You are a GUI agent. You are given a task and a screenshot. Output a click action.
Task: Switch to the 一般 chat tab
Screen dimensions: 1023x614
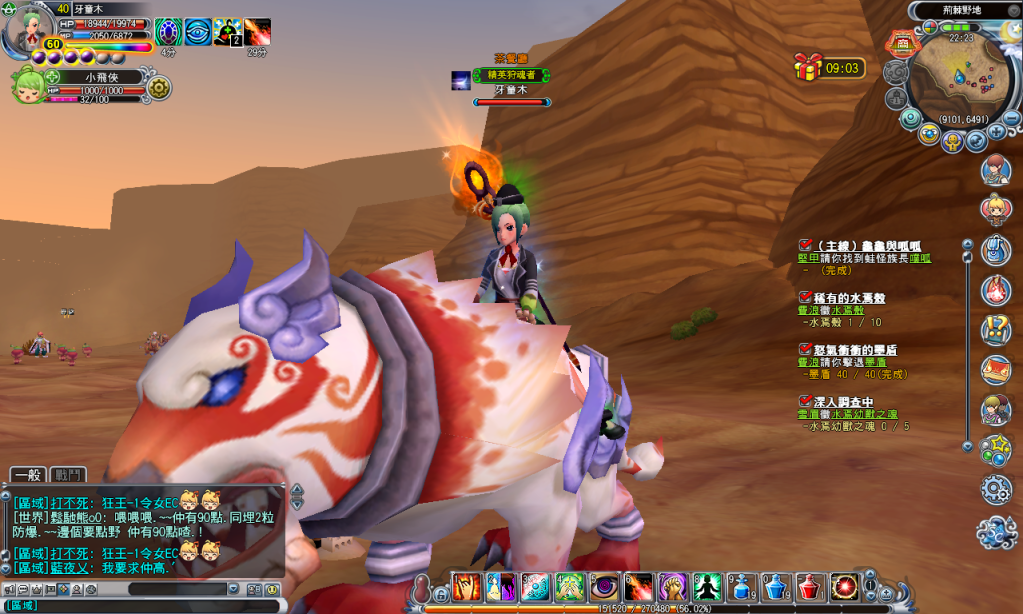(29, 475)
